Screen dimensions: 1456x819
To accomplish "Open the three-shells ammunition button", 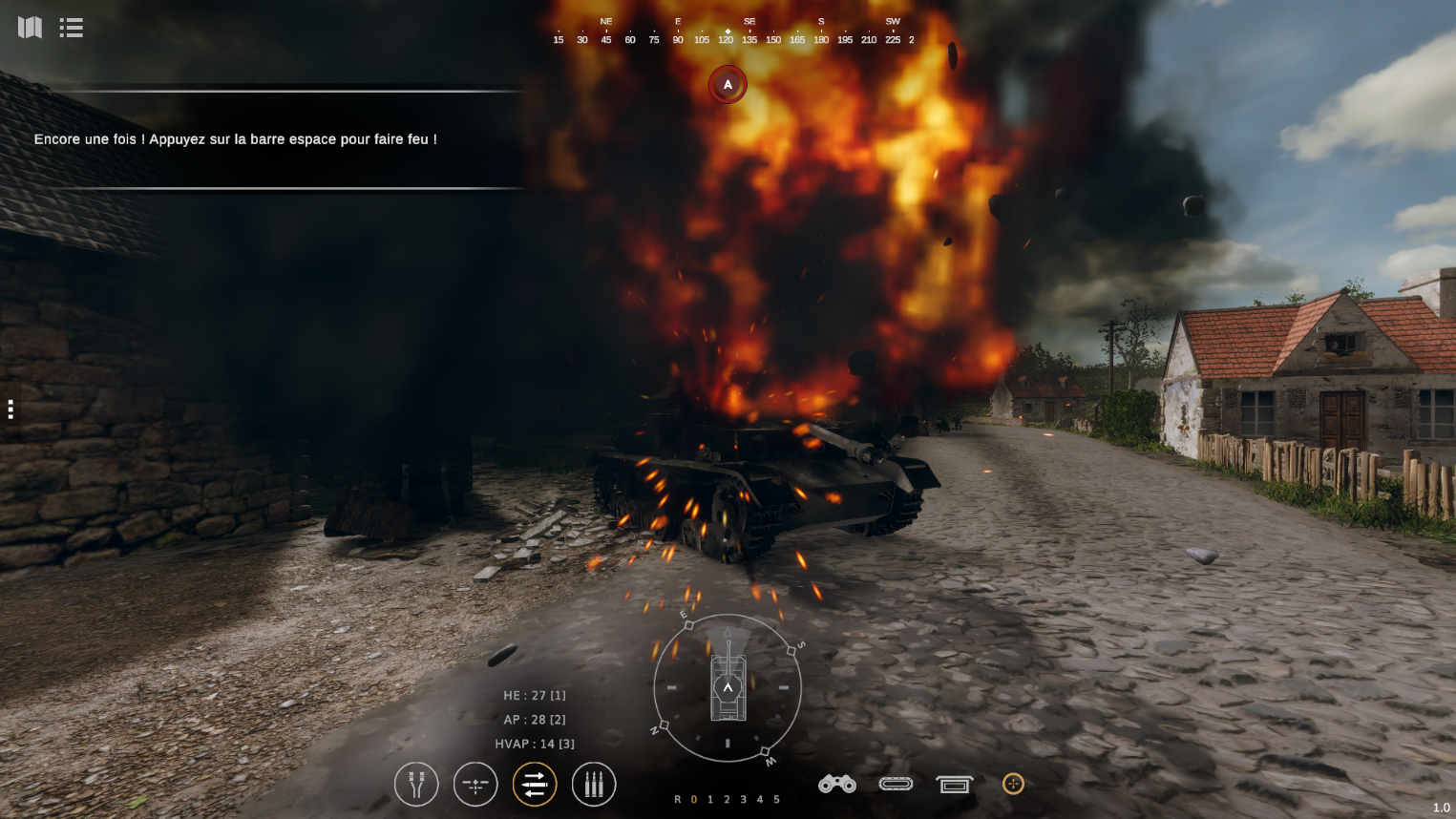I will 594,785.
